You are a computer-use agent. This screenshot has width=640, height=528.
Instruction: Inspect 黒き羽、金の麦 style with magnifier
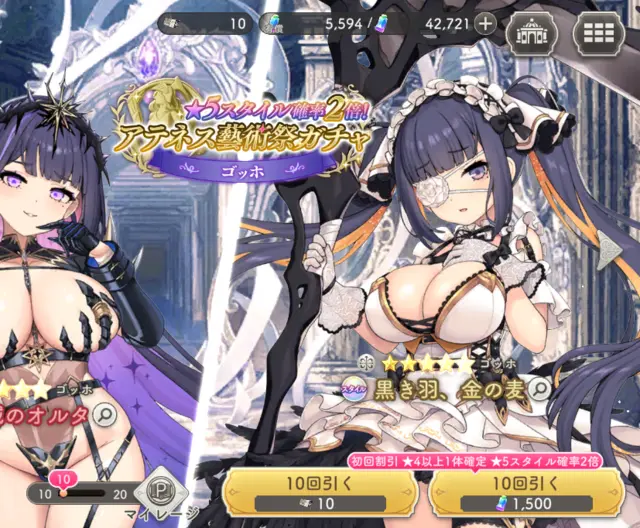[540, 388]
